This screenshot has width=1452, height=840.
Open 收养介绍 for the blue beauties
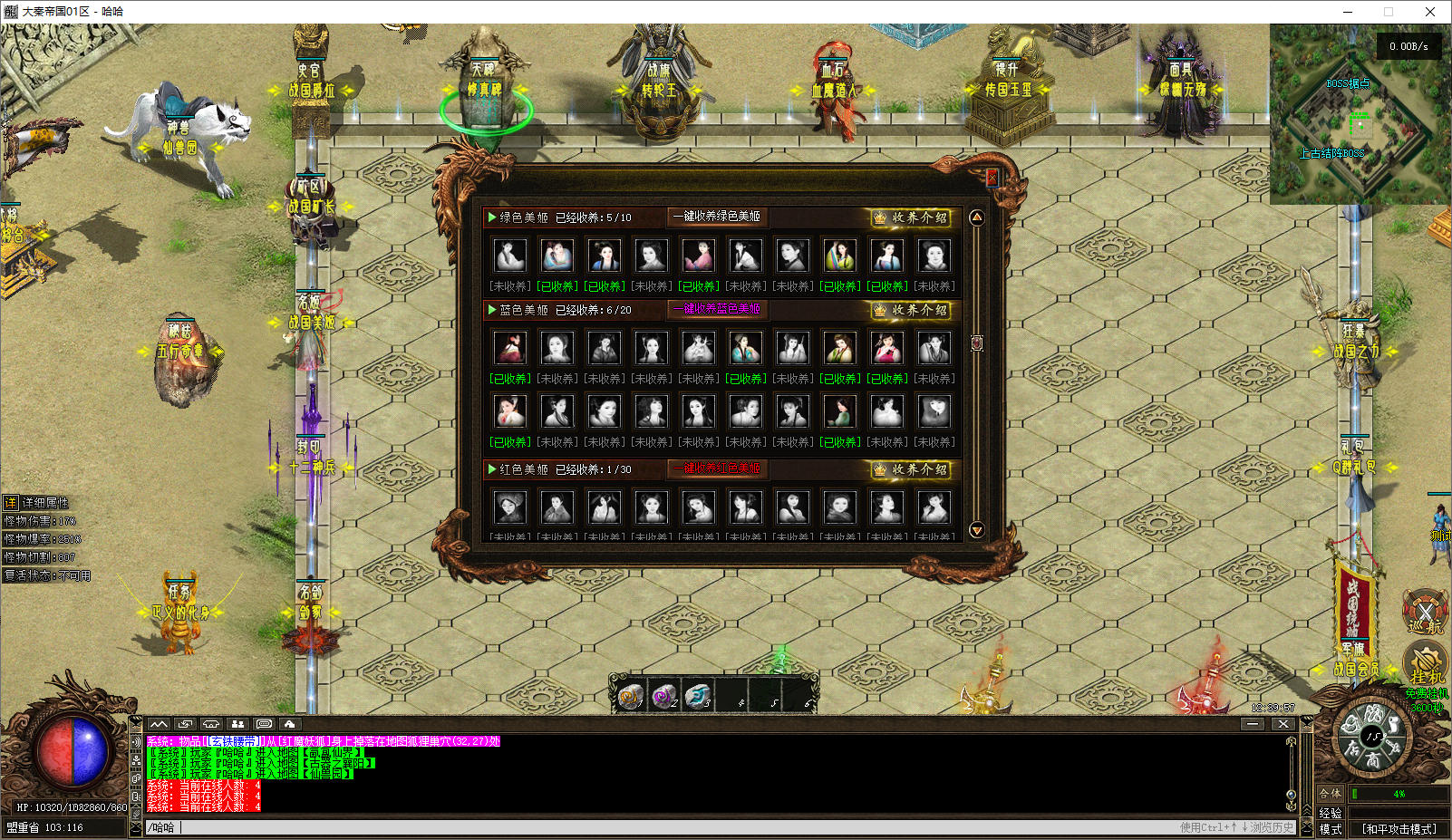pyautogui.click(x=911, y=310)
